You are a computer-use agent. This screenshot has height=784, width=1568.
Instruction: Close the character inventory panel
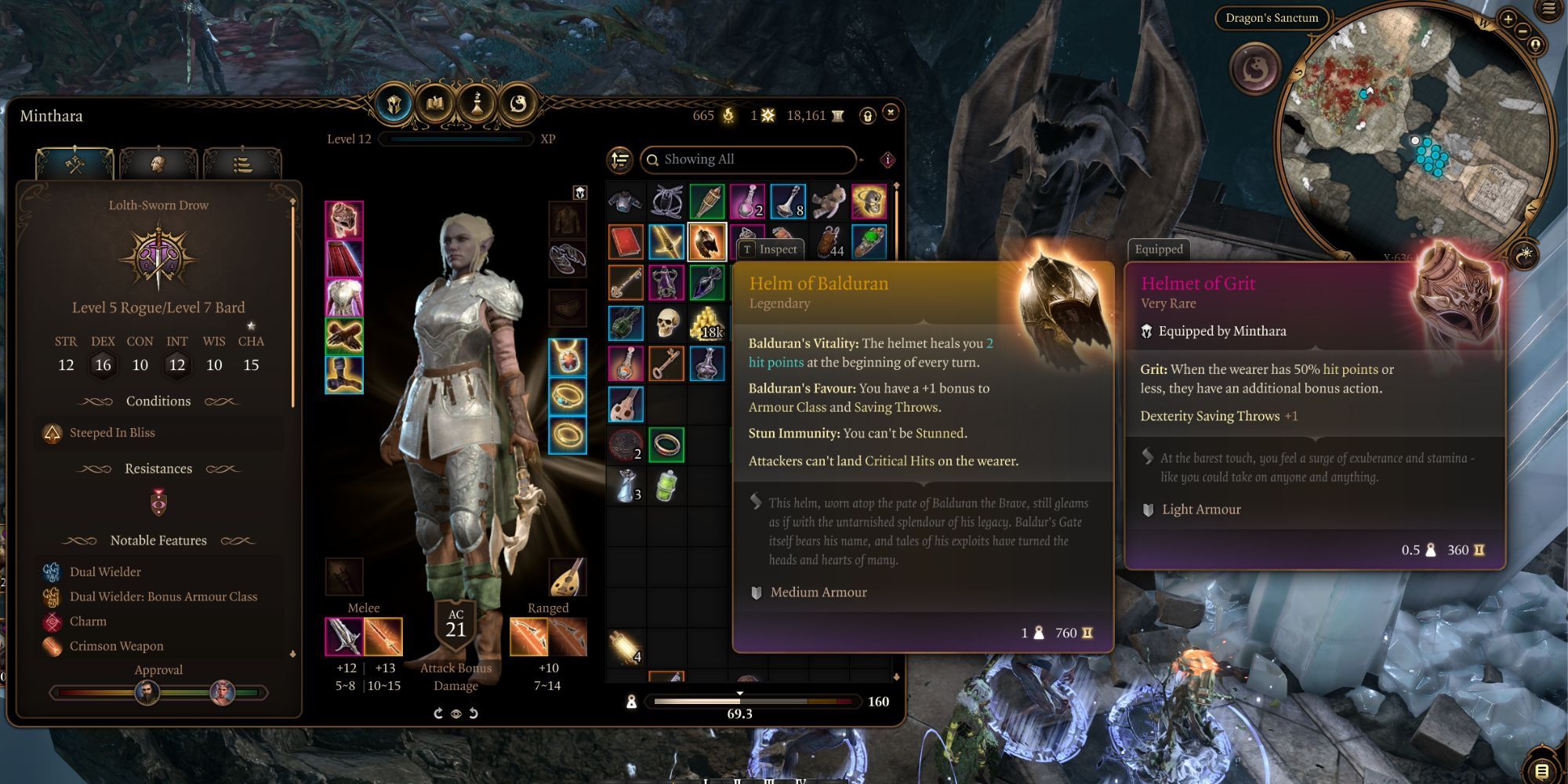pyautogui.click(x=891, y=113)
